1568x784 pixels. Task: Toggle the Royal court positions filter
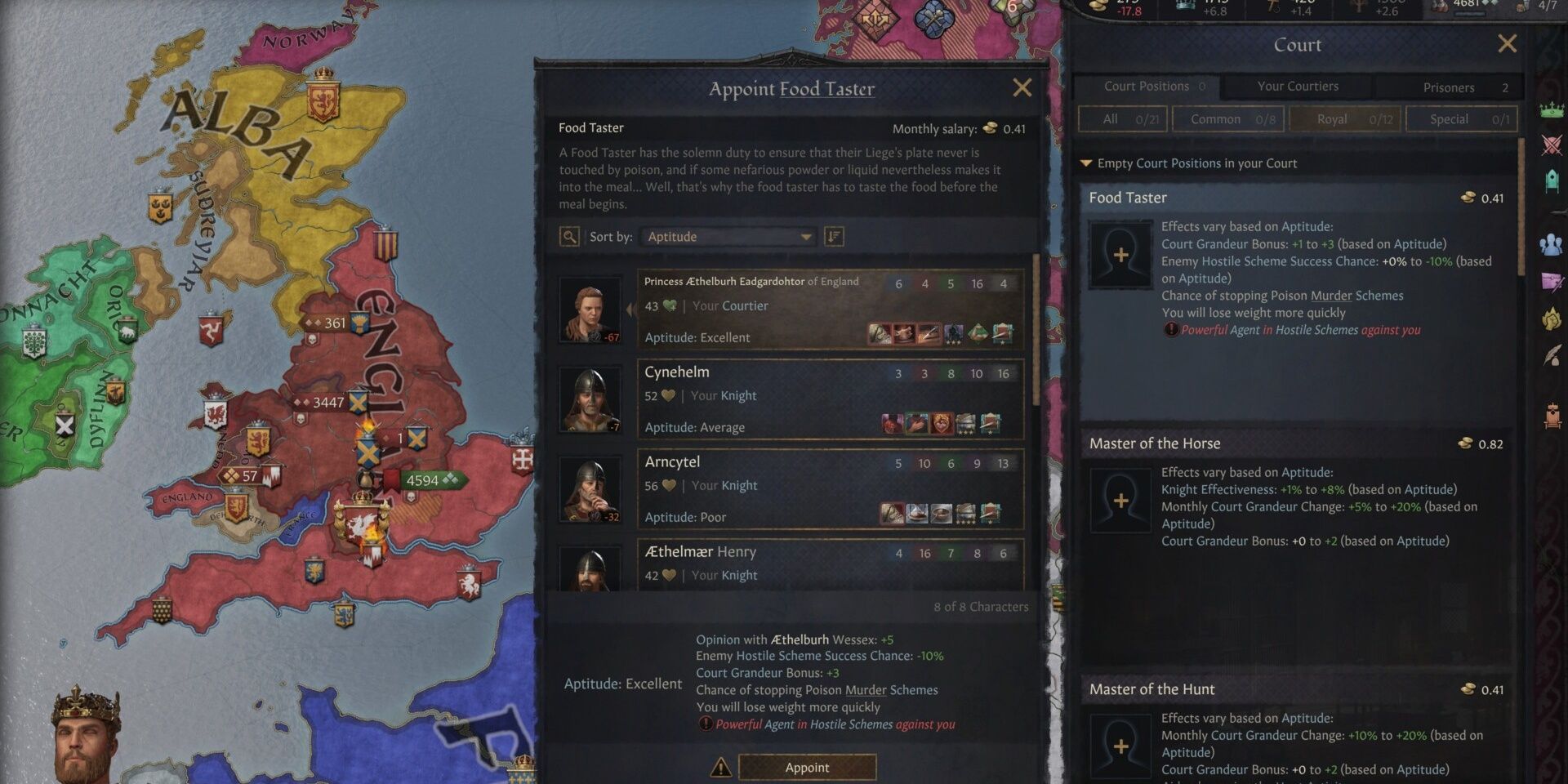click(1345, 118)
